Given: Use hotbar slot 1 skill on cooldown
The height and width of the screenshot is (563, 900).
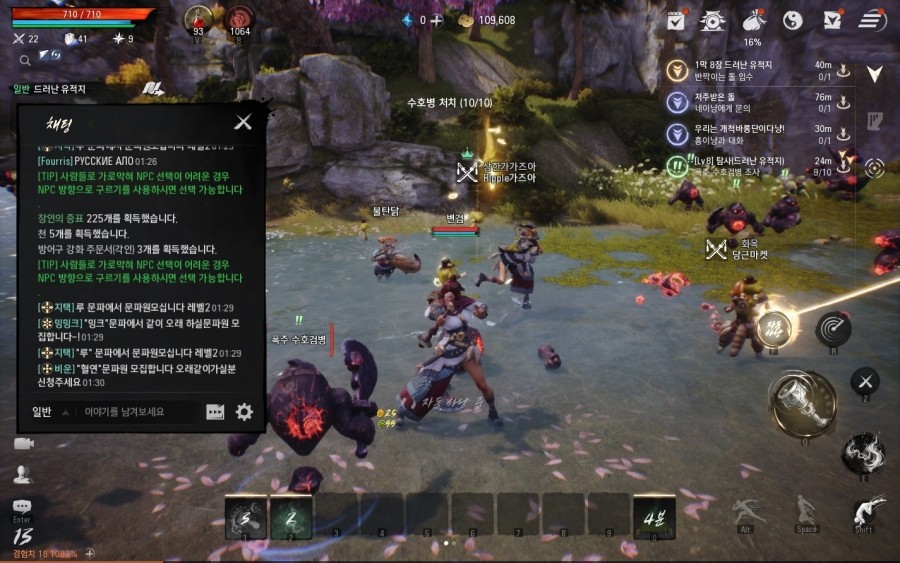Looking at the screenshot, I should [246, 517].
